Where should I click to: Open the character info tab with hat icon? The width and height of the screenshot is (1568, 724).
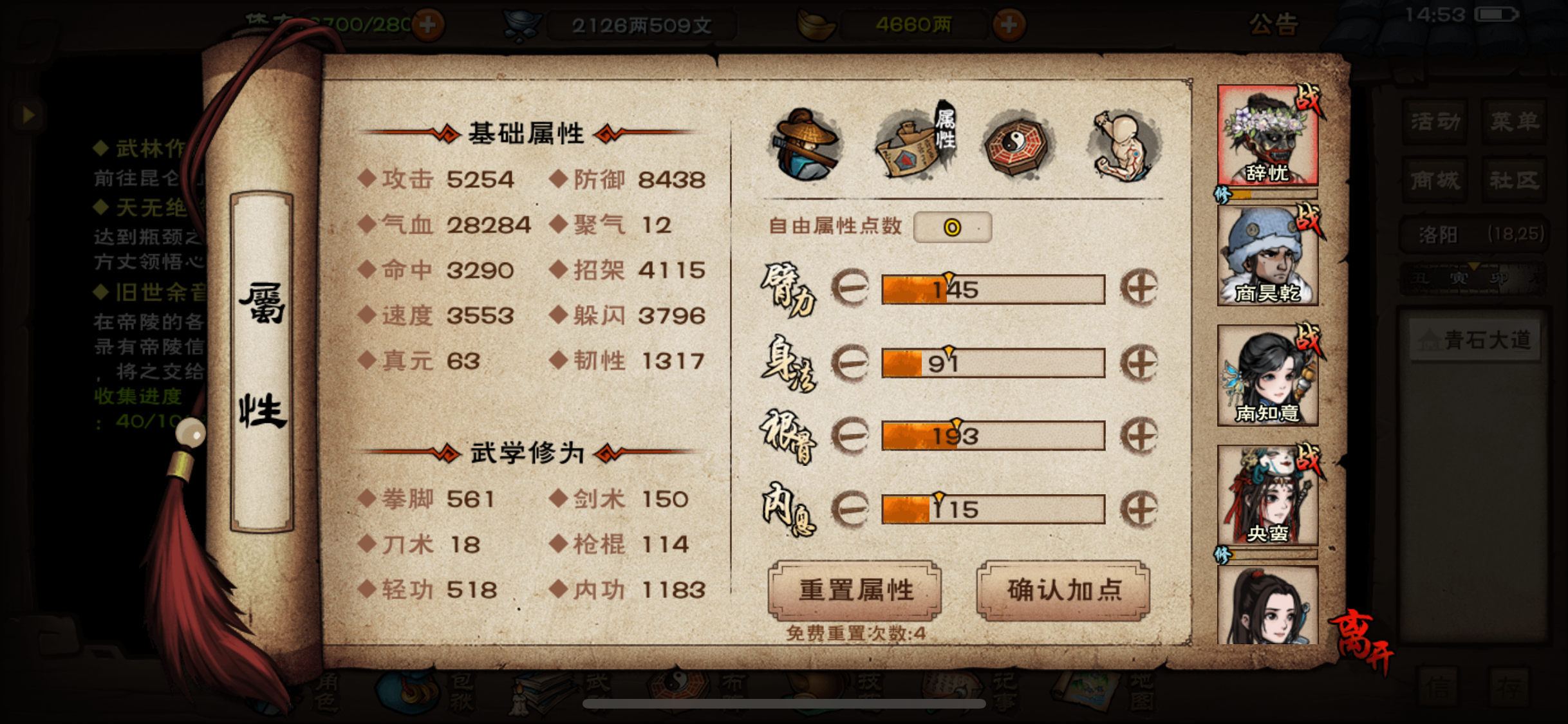point(807,143)
